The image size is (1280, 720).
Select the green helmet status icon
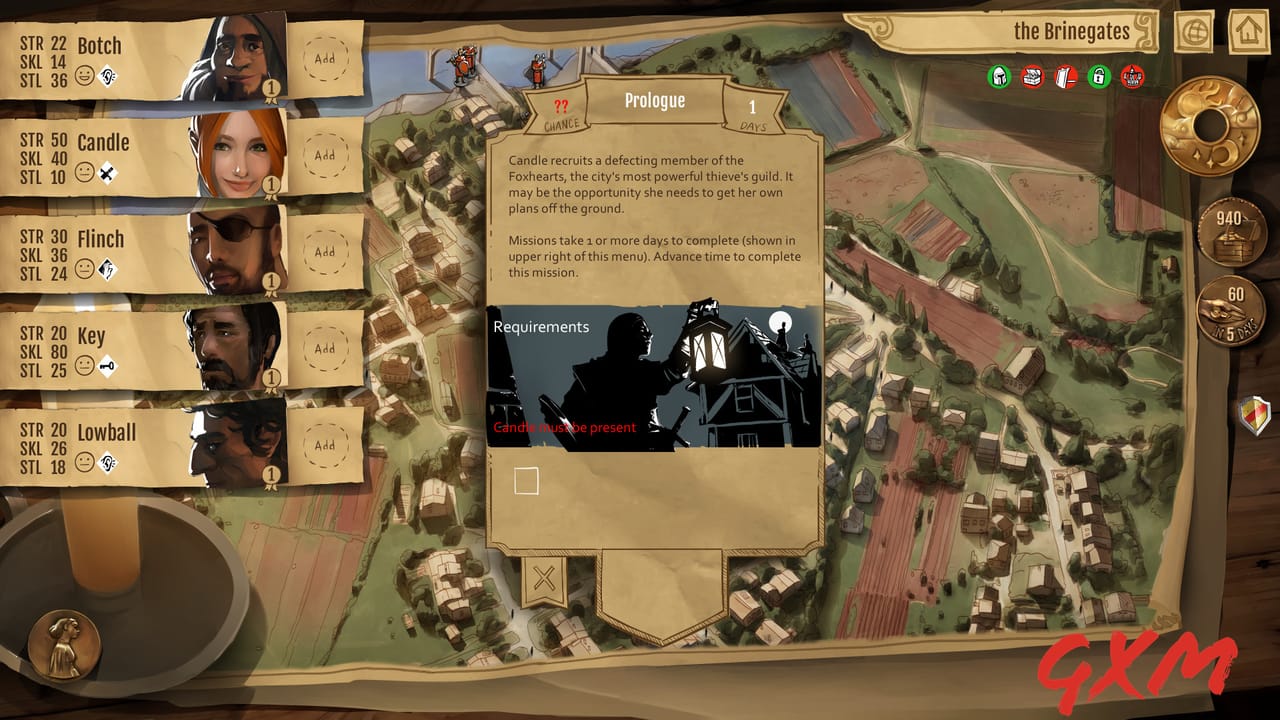pyautogui.click(x=997, y=75)
